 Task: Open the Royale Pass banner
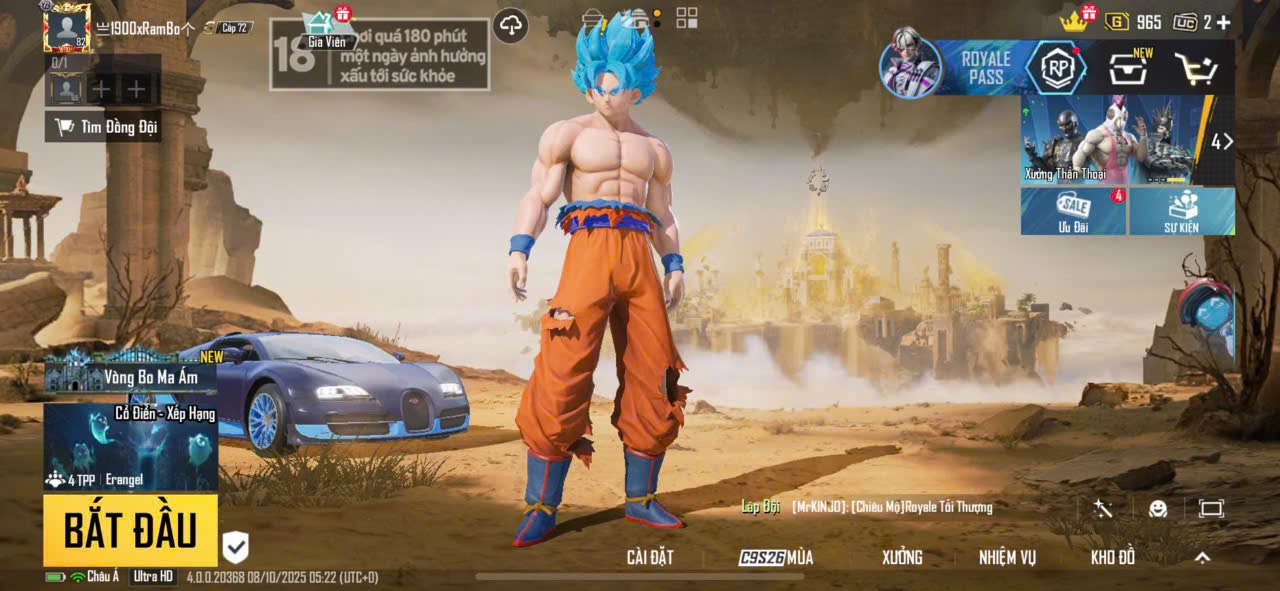click(986, 68)
